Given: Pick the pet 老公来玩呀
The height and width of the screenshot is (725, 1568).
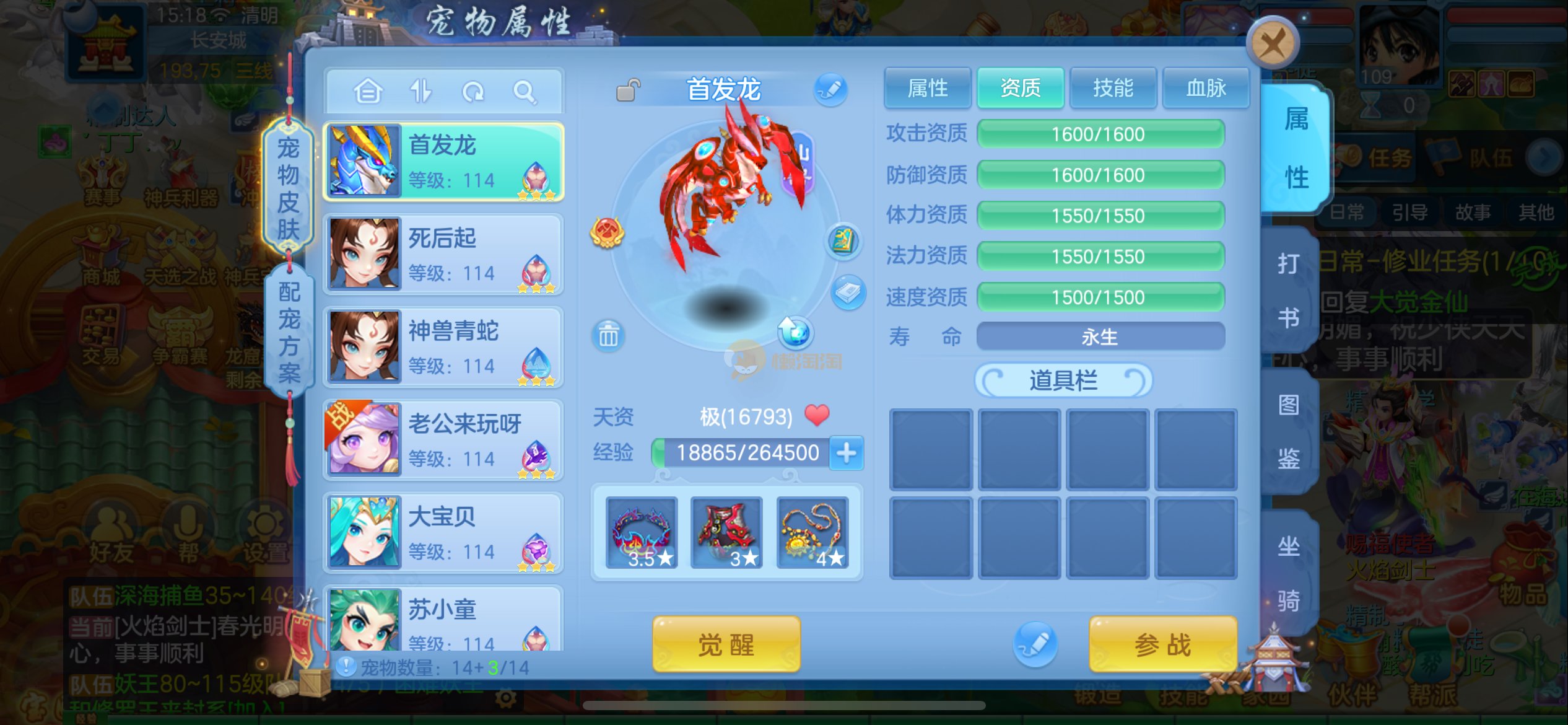Looking at the screenshot, I should click(x=443, y=439).
